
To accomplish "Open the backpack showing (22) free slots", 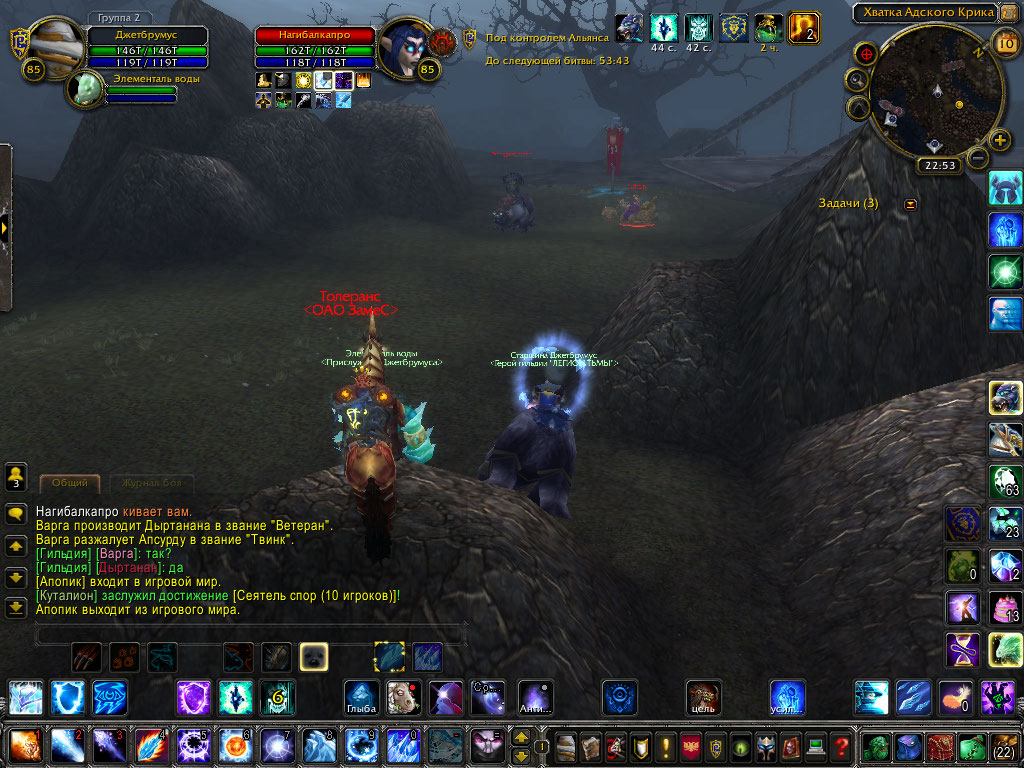I will coord(1003,746).
